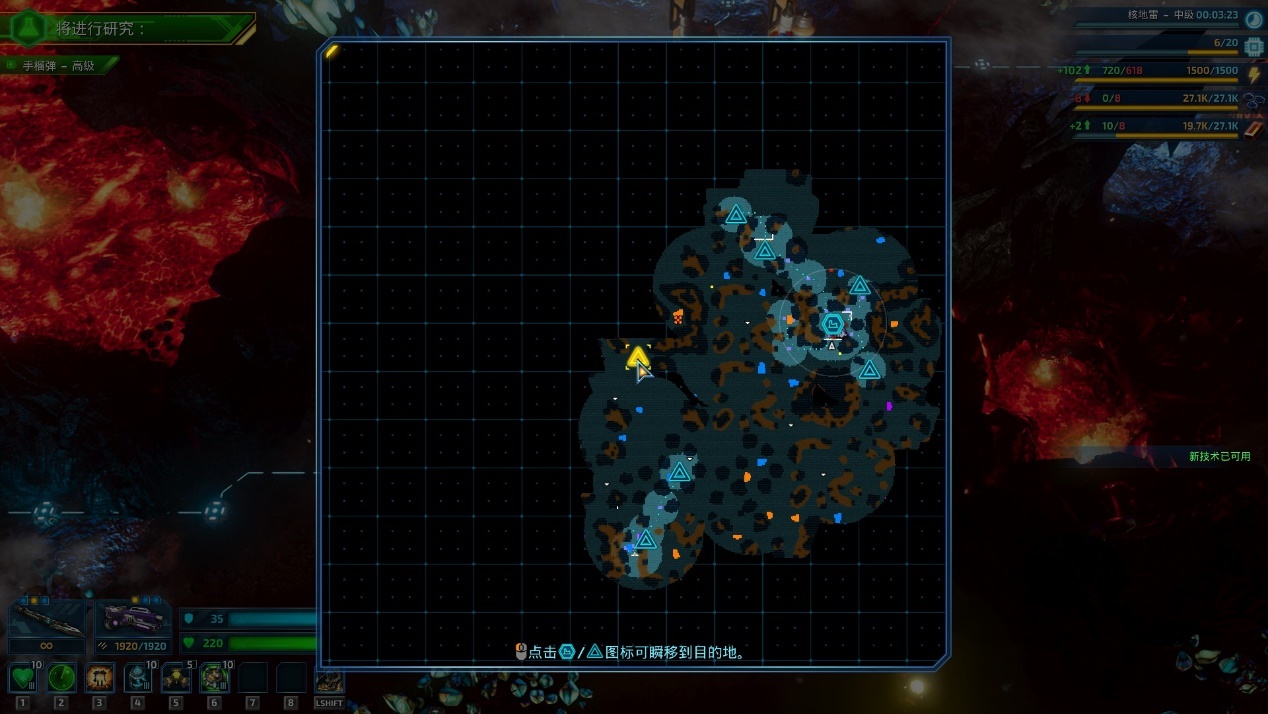Open the research flask panel
The height and width of the screenshot is (714, 1268).
point(27,27)
